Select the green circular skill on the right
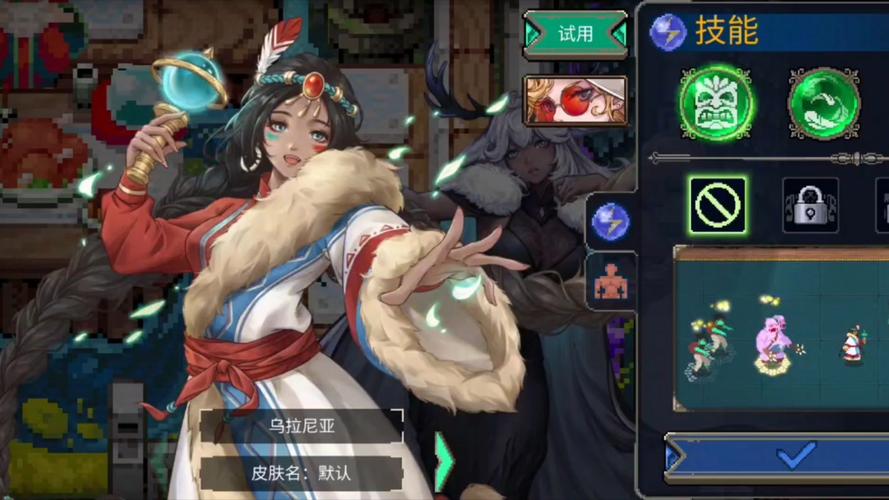This screenshot has height=500, width=889. (x=824, y=103)
